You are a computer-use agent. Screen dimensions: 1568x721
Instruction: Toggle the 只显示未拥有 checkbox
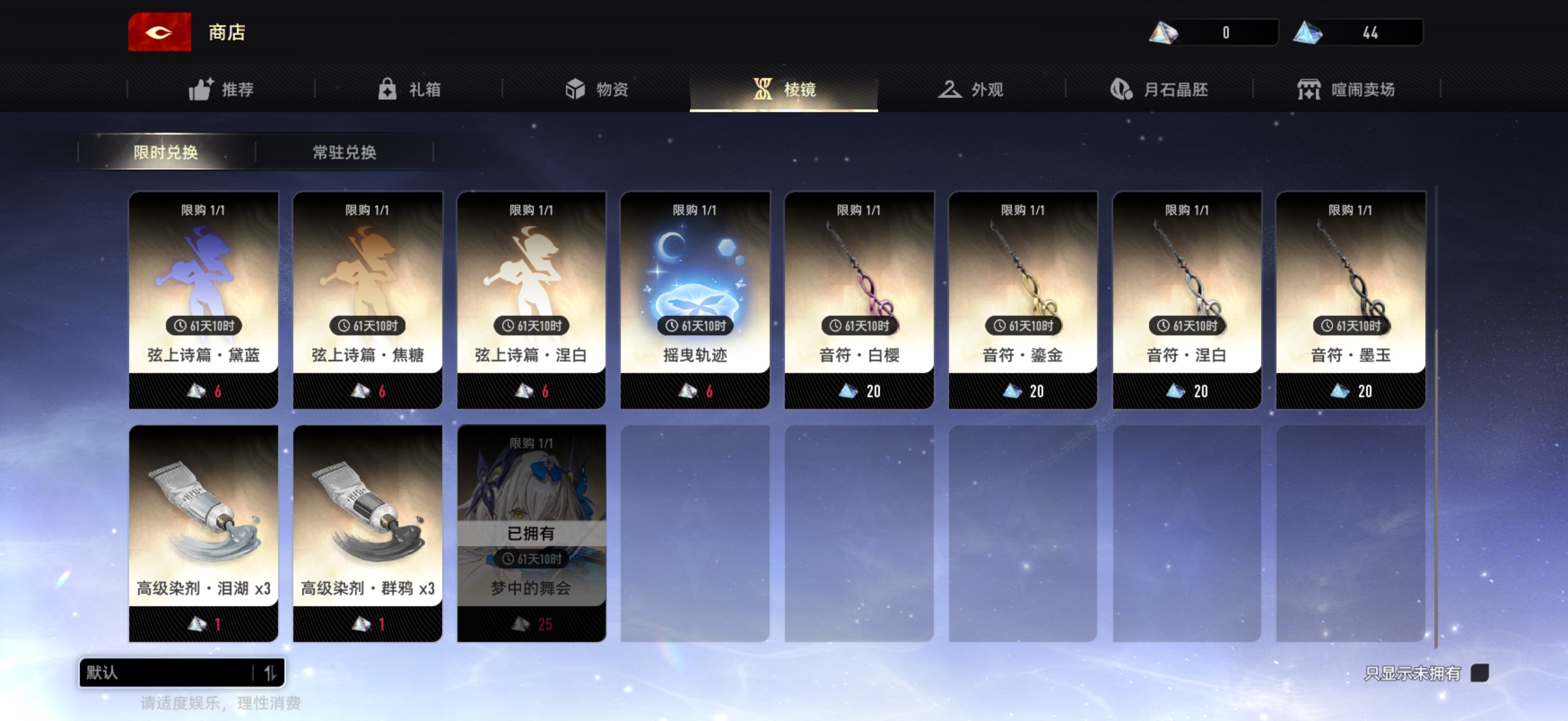(x=1479, y=673)
